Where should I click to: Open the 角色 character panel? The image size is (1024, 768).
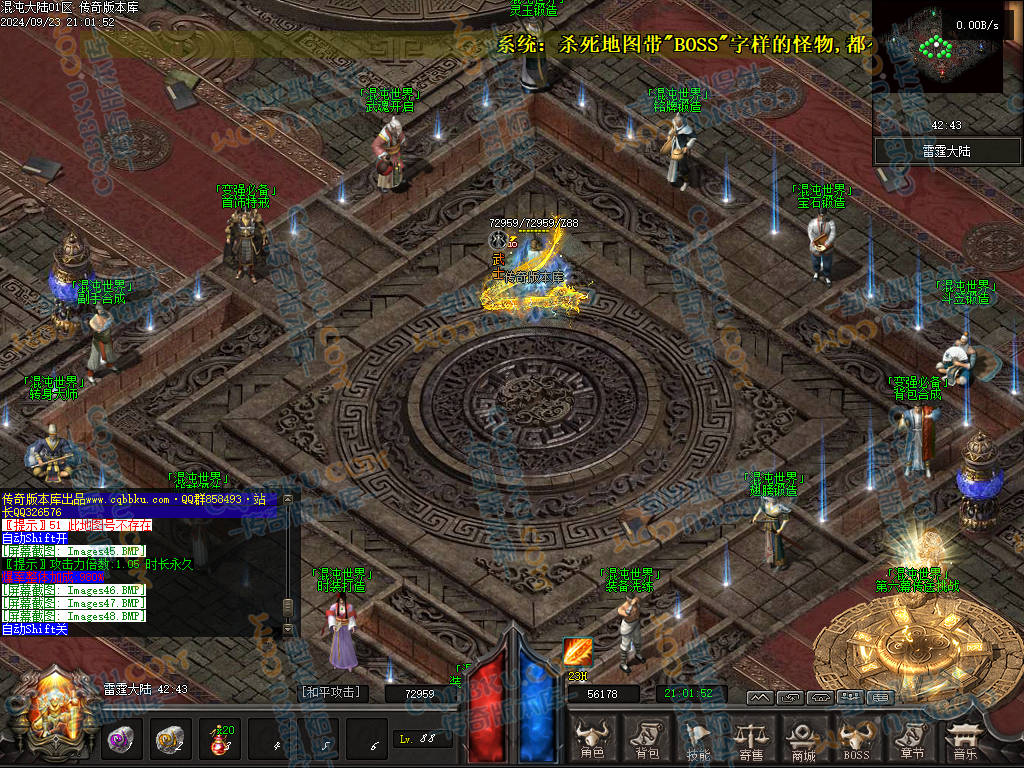click(x=592, y=739)
